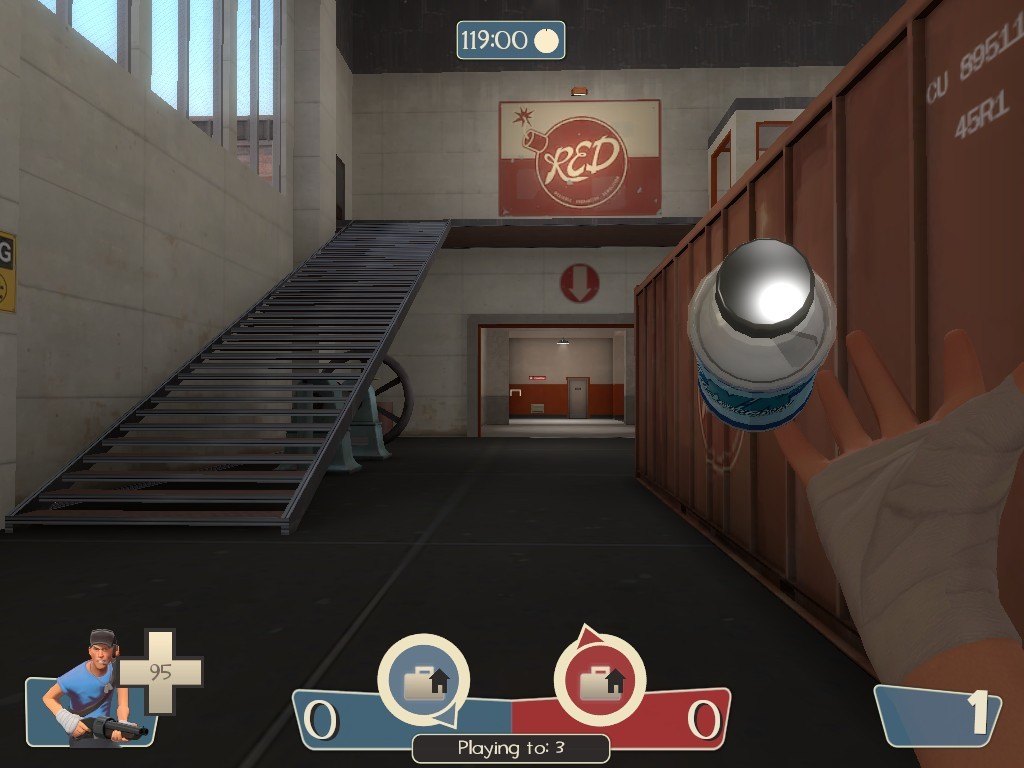Select the red intelligence briefcase indicator

[x=599, y=680]
